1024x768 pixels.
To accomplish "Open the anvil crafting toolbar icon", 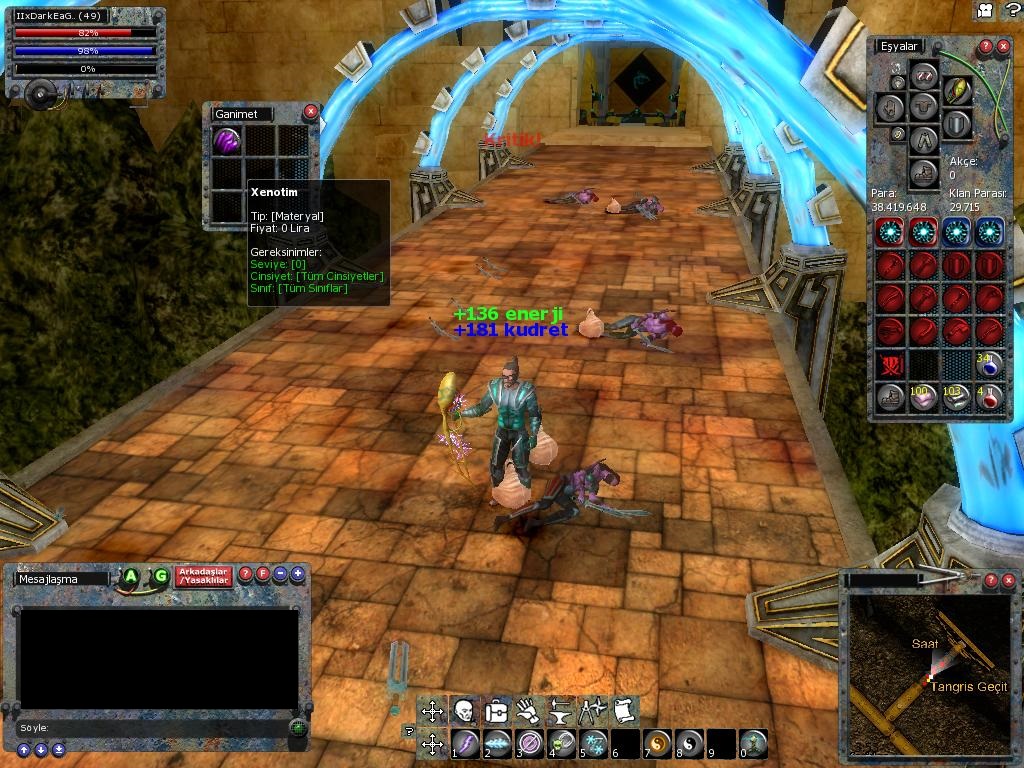I will click(x=560, y=711).
